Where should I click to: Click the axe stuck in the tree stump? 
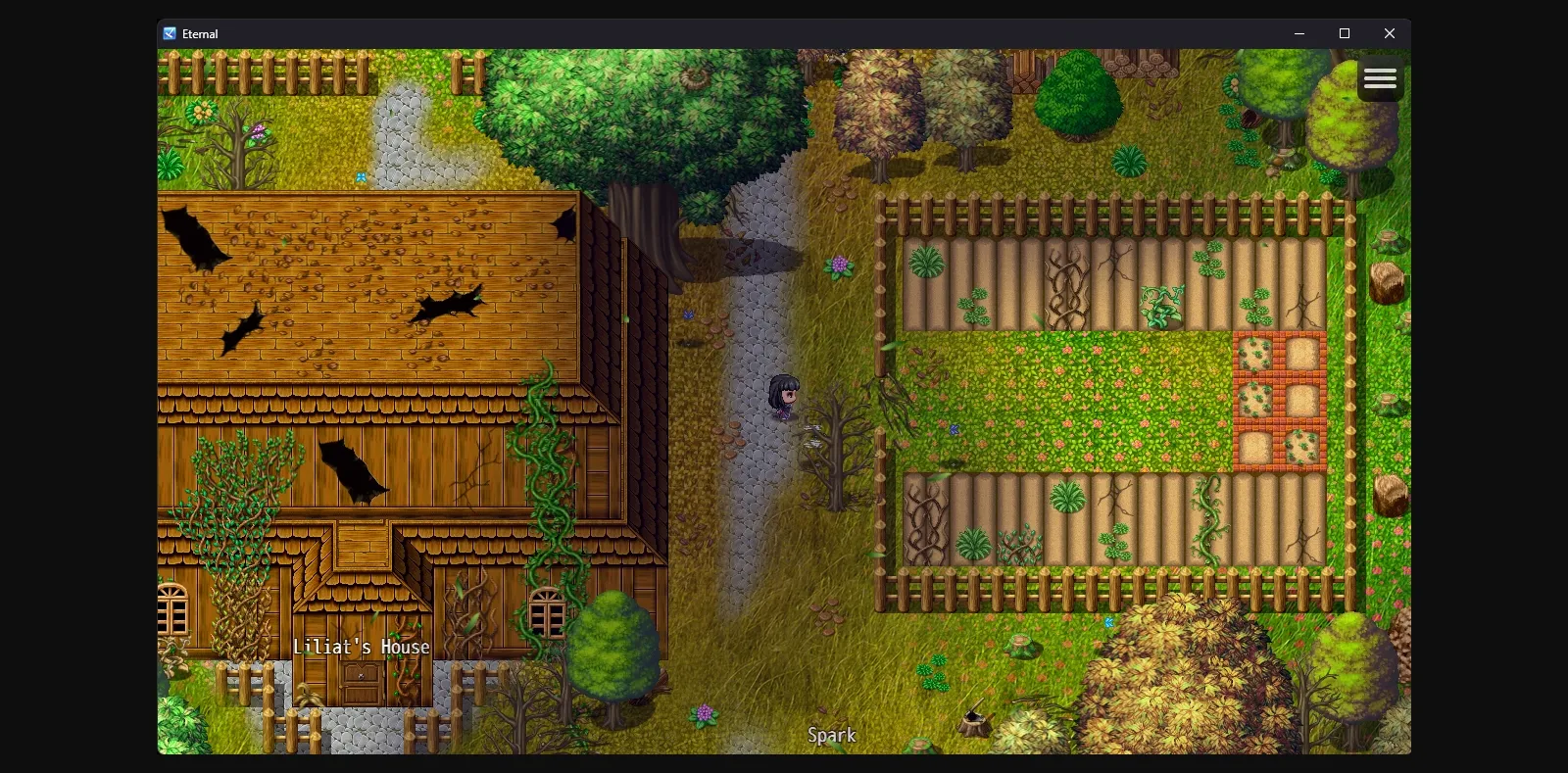coord(975,714)
